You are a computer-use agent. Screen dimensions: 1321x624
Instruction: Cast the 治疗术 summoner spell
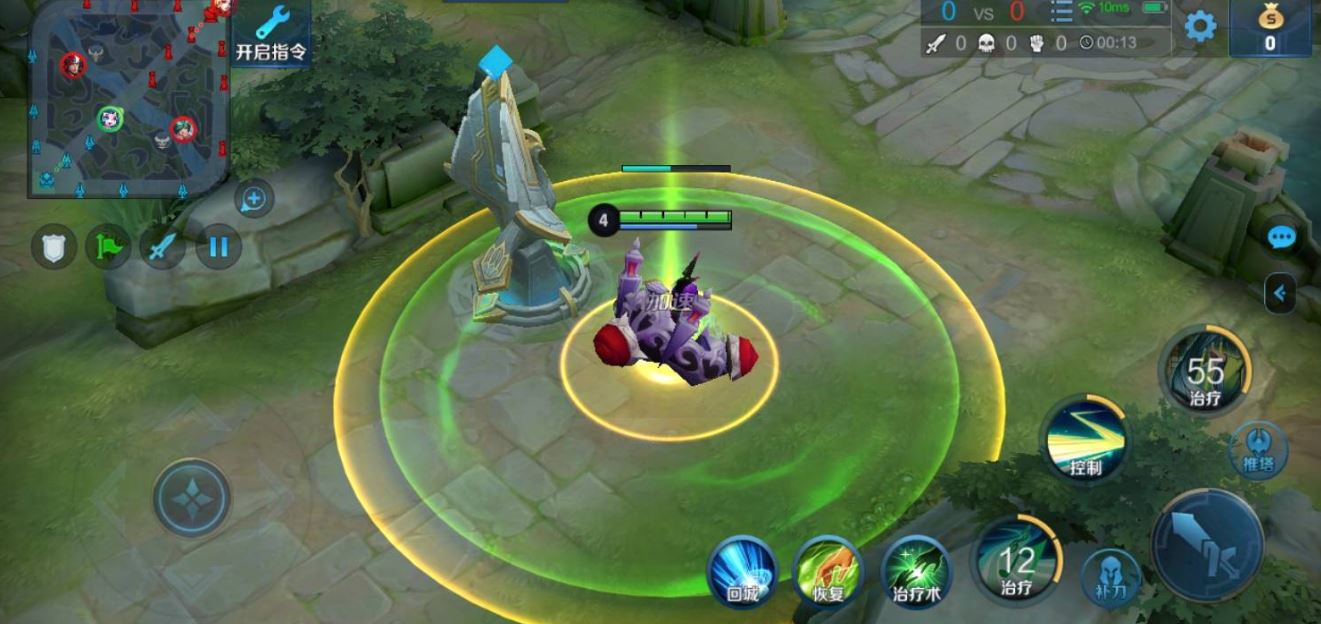(916, 571)
